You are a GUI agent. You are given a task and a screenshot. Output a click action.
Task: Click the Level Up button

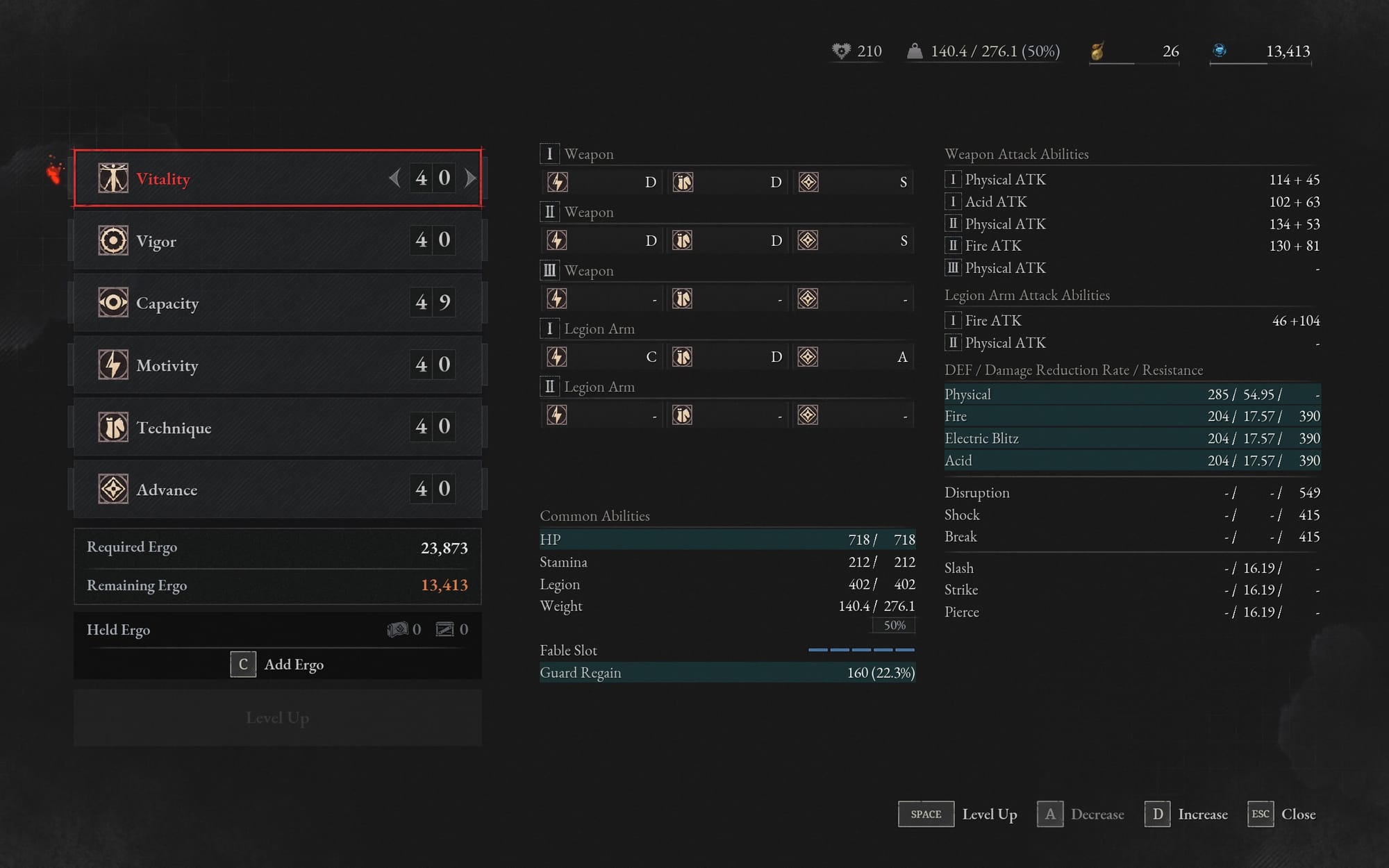tap(278, 718)
